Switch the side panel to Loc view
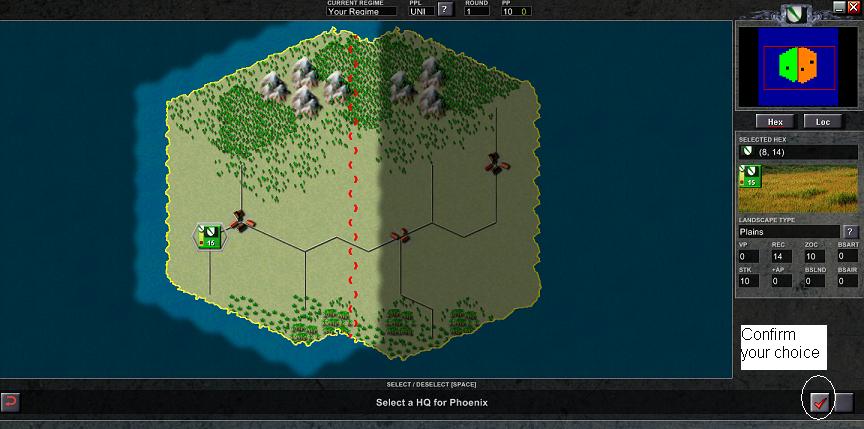Screen dimensions: 864x429 (x=823, y=121)
